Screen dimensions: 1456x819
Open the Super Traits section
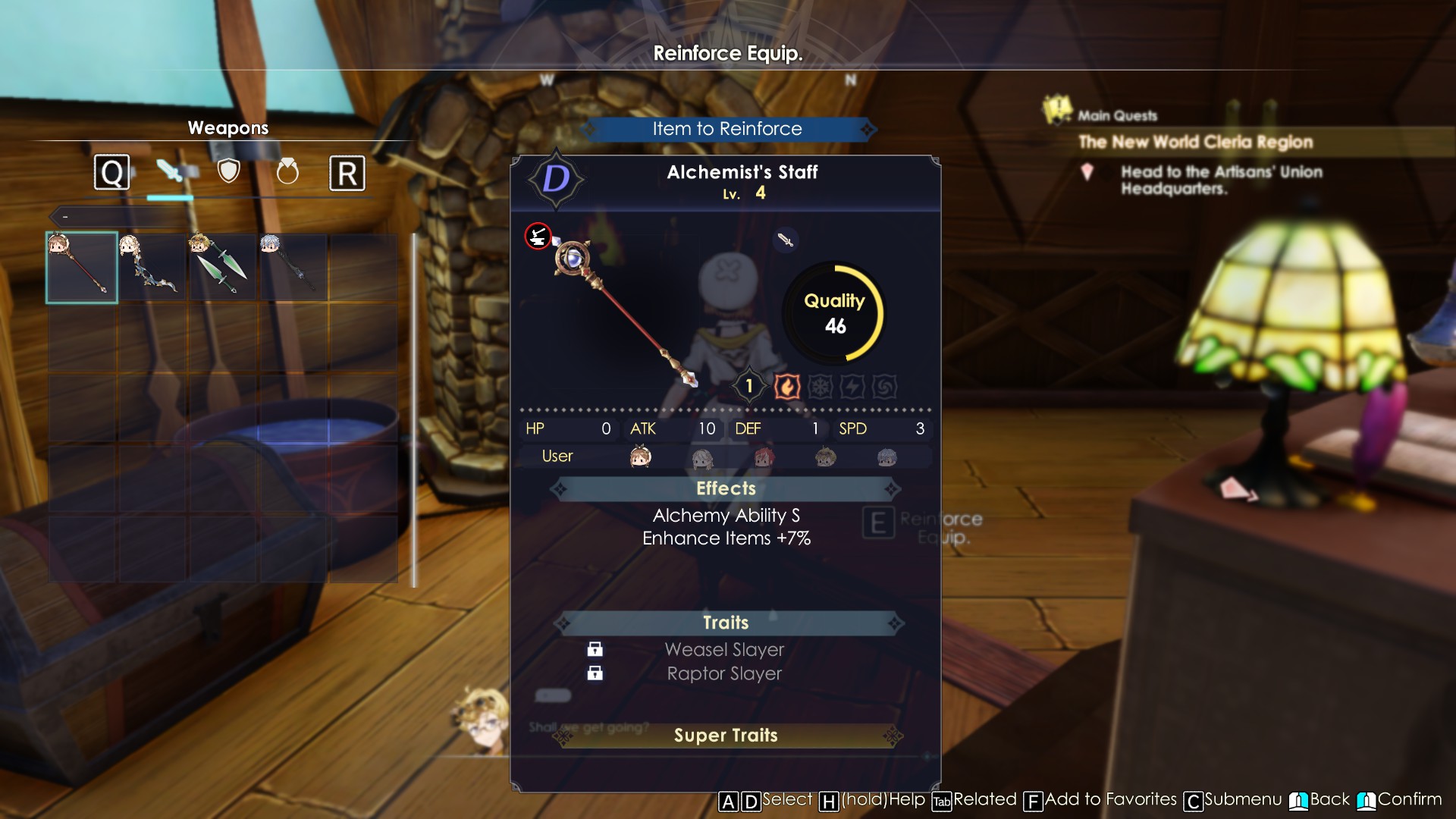(726, 736)
